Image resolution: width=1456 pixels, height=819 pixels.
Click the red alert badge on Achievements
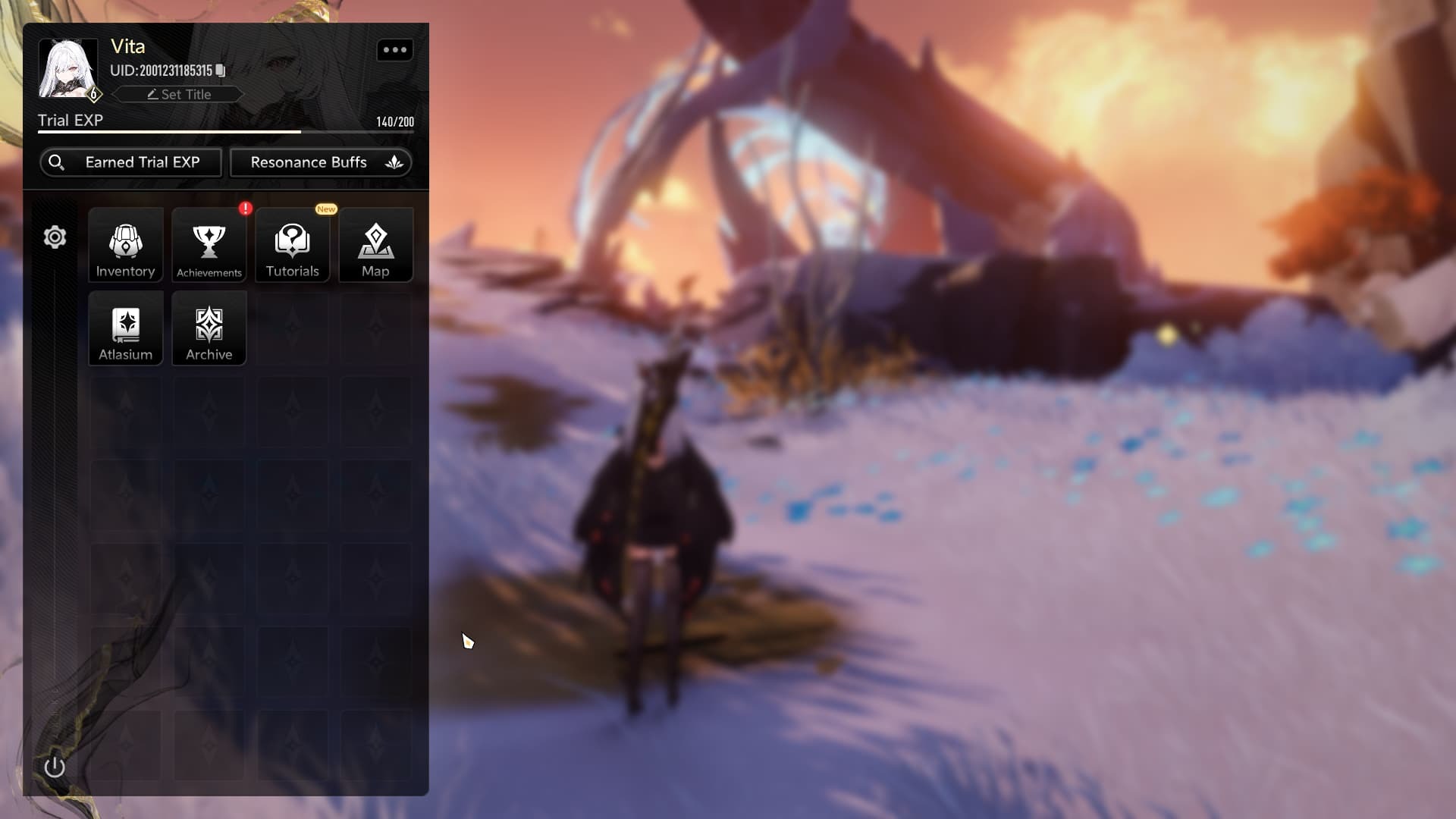(245, 210)
